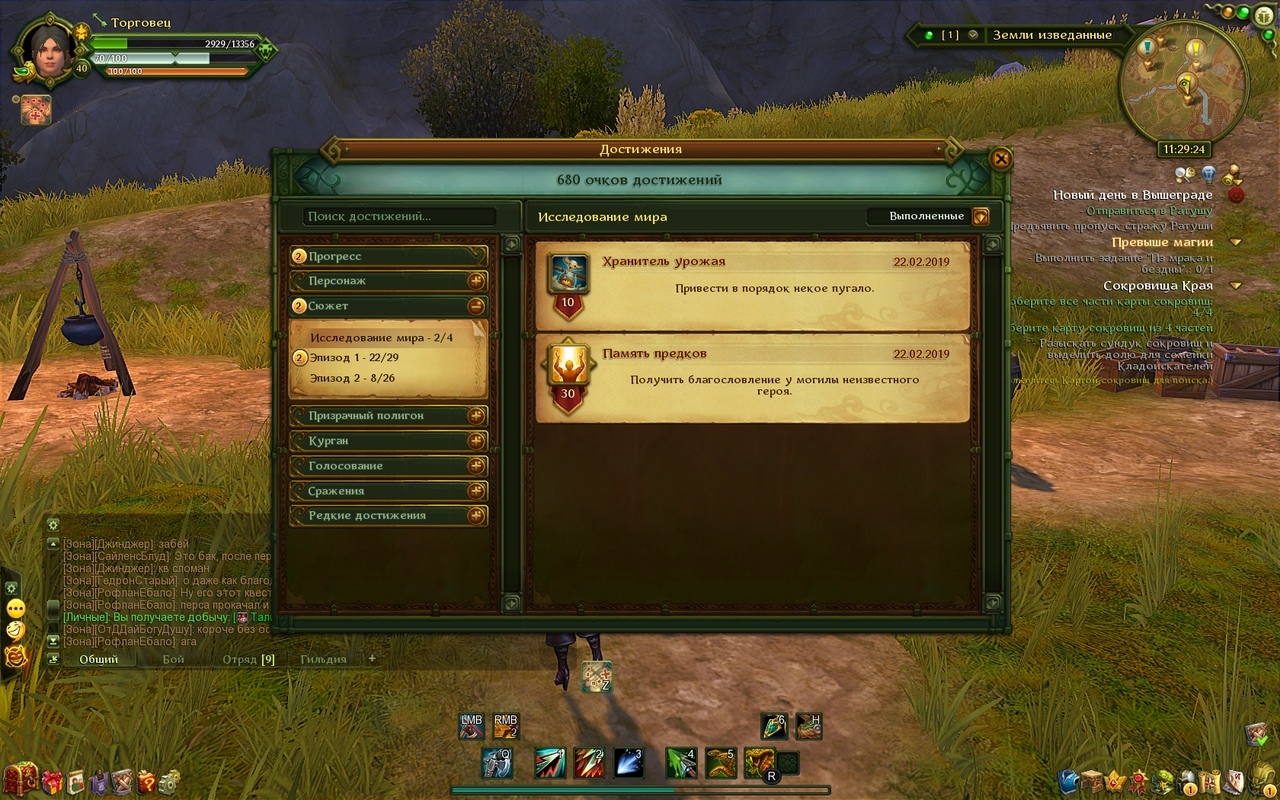Select Эпизод 2 subcategory
Screen dimensions: 1280x800
[x=352, y=378]
